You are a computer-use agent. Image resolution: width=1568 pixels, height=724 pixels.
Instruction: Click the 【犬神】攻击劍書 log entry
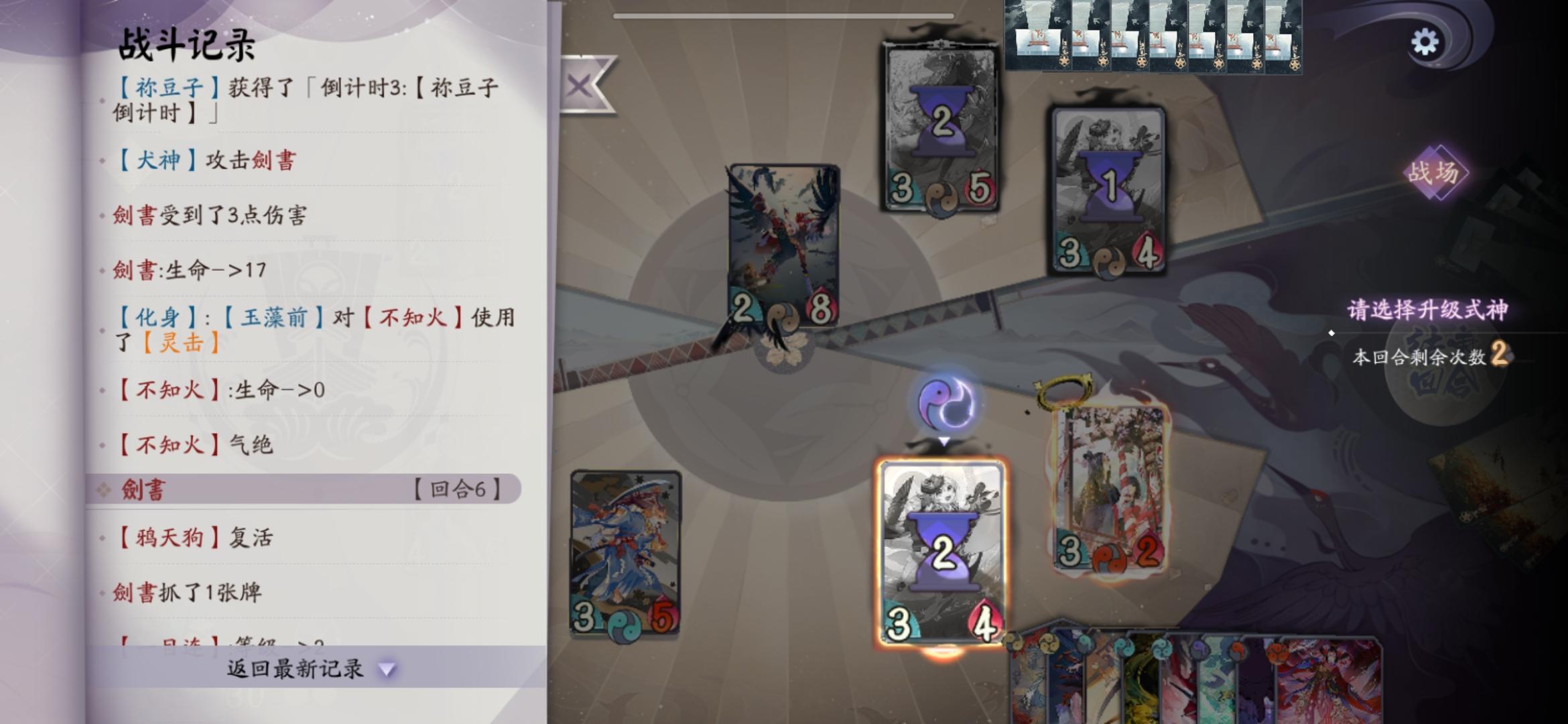(208, 160)
